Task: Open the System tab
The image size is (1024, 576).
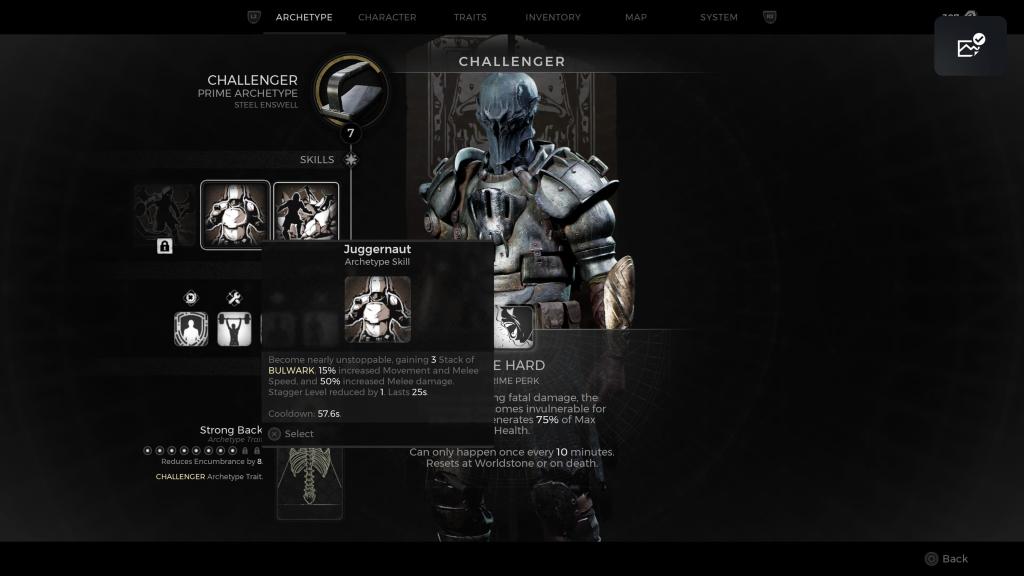Action: (719, 17)
